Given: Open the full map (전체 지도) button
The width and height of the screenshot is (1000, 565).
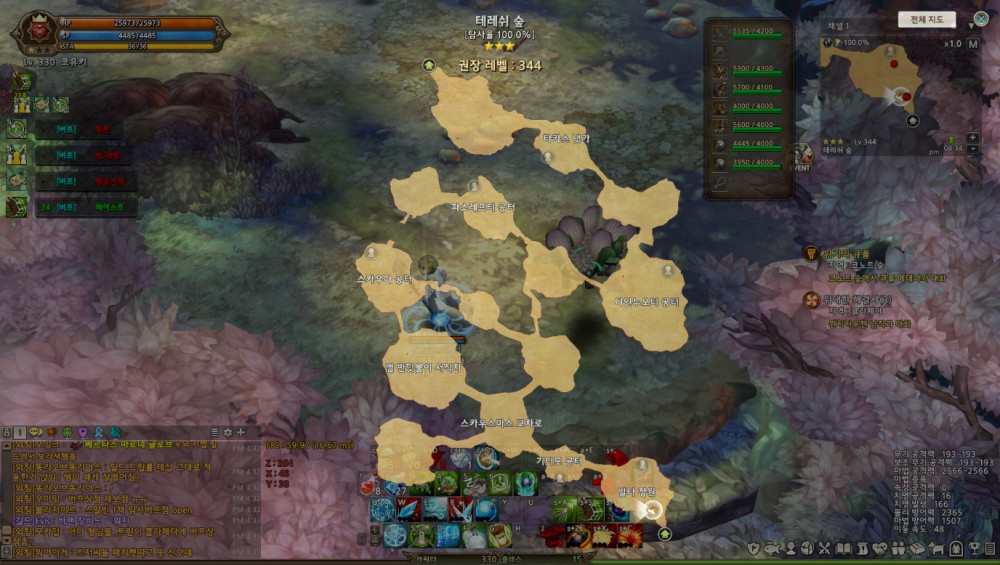Looking at the screenshot, I should click(x=926, y=20).
